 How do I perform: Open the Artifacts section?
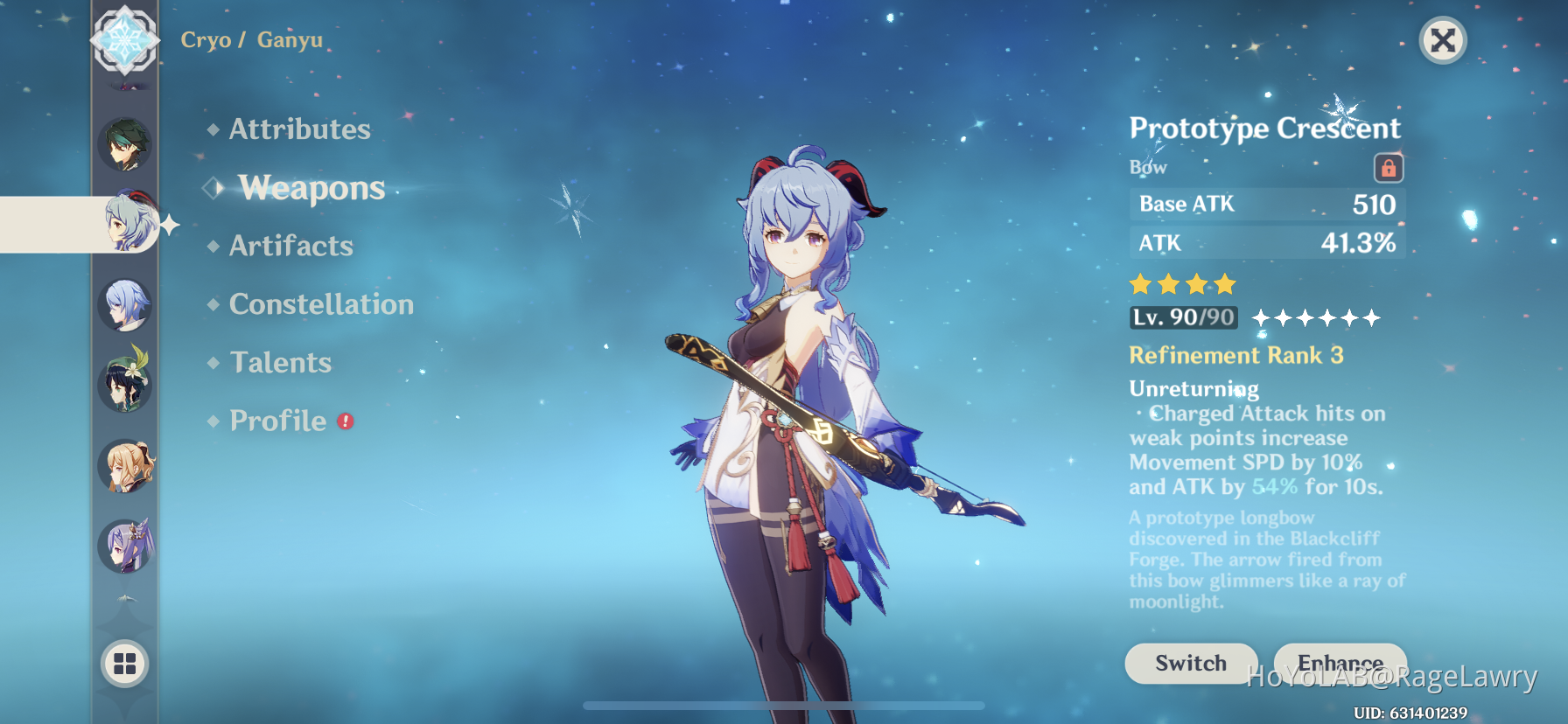click(290, 246)
